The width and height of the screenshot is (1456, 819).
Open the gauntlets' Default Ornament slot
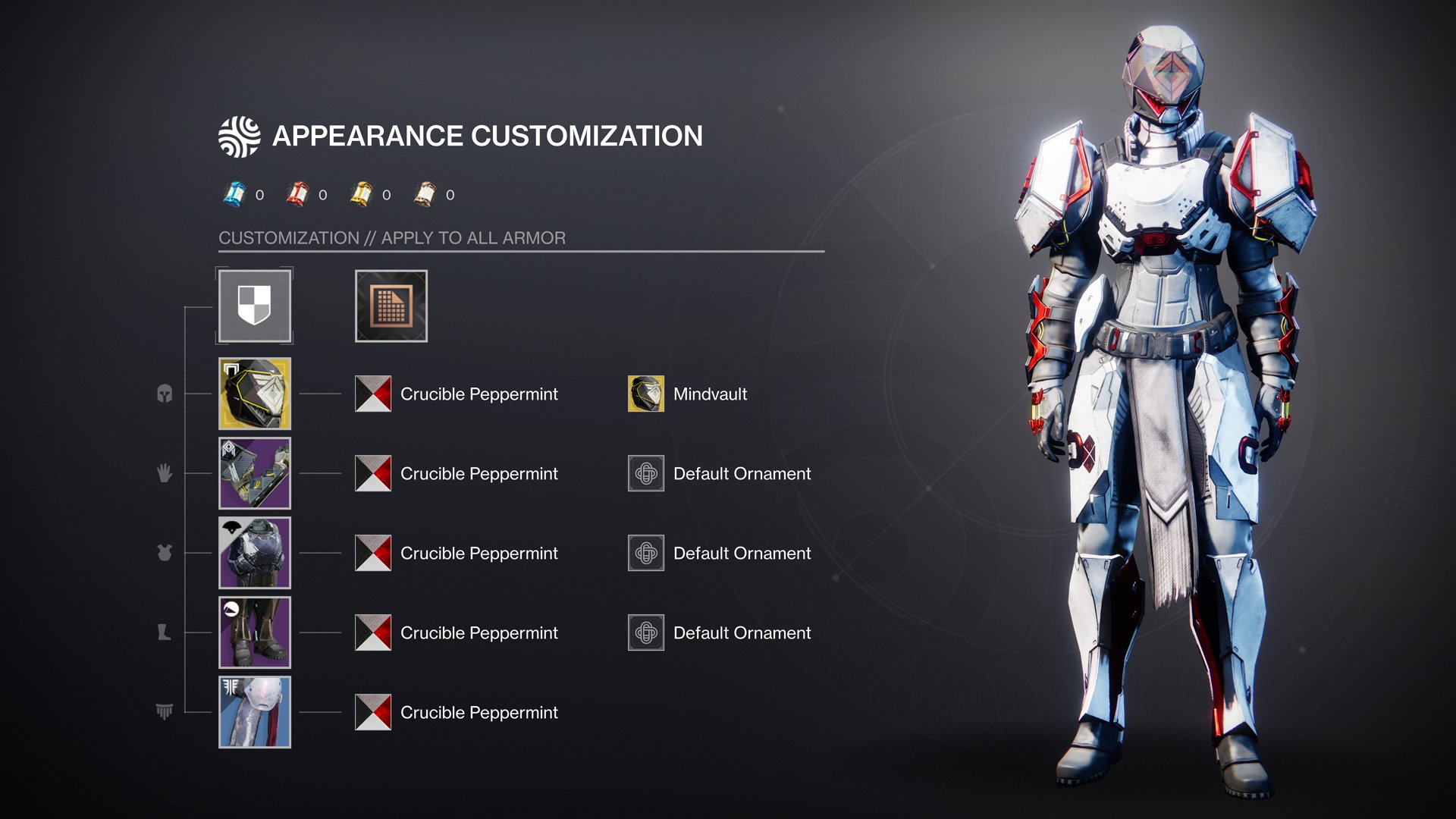pos(646,473)
